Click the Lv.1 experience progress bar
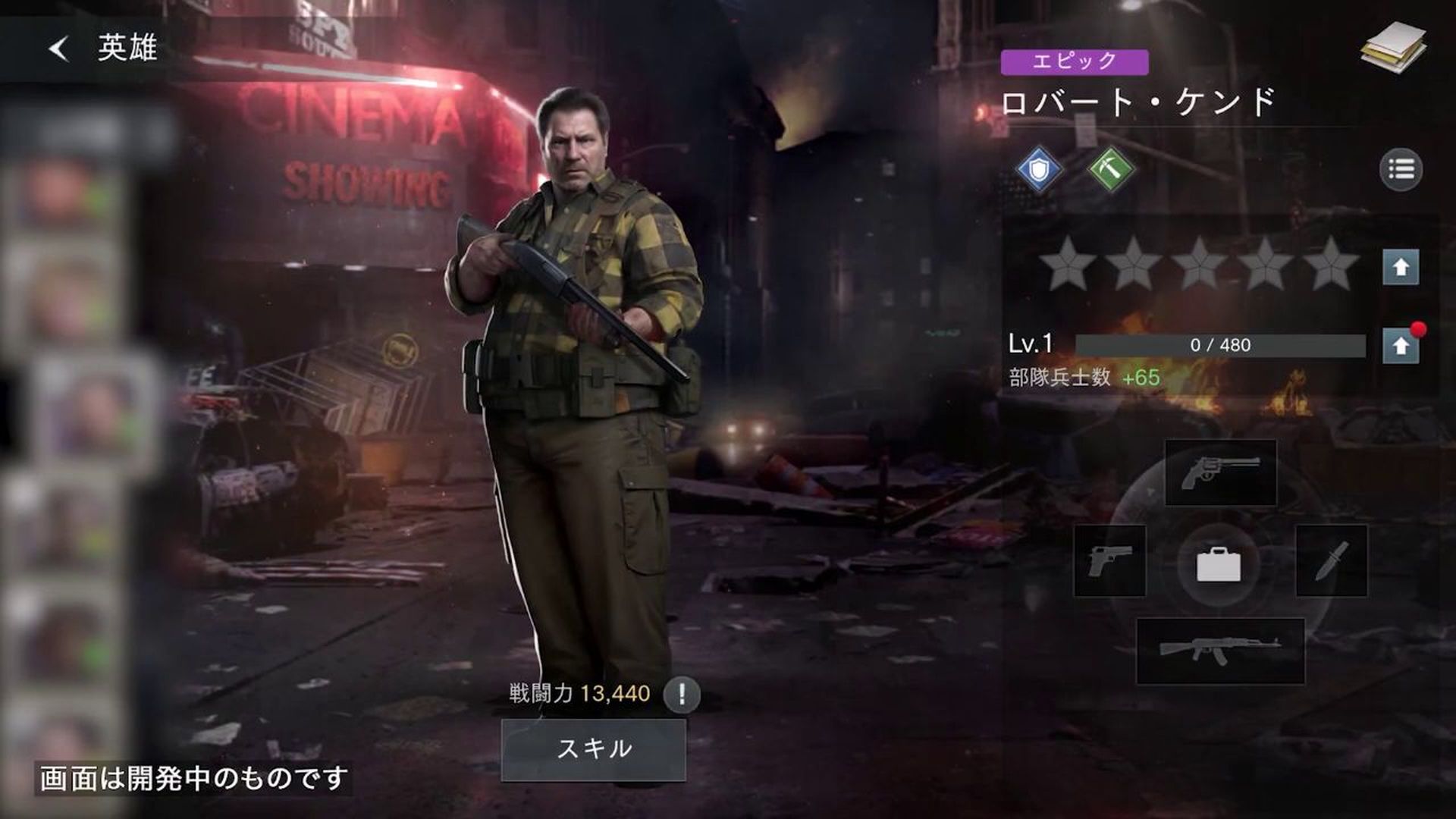This screenshot has width=1456, height=819. 1221,343
